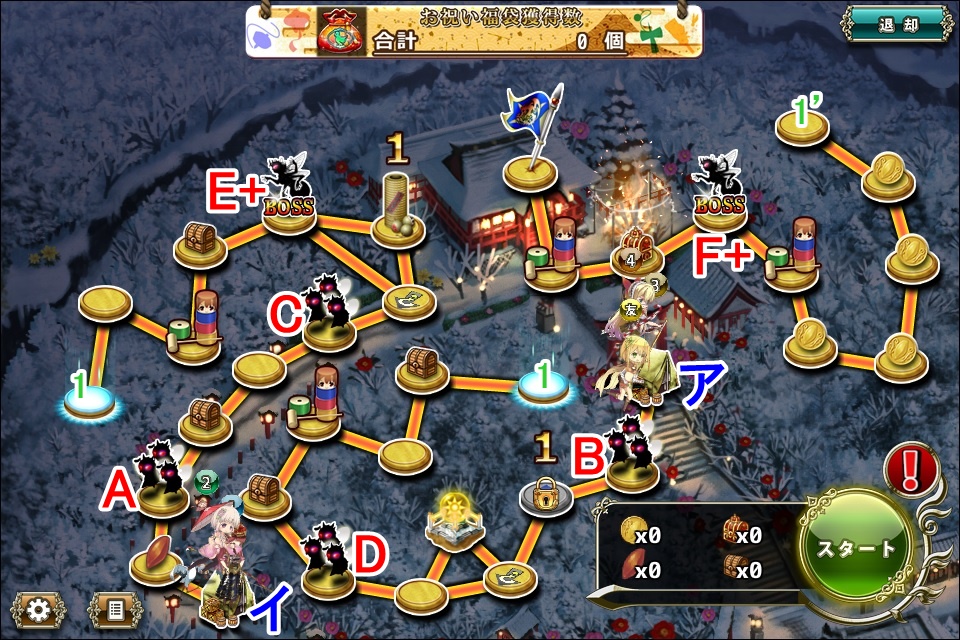Show the list document menu

pos(115,609)
